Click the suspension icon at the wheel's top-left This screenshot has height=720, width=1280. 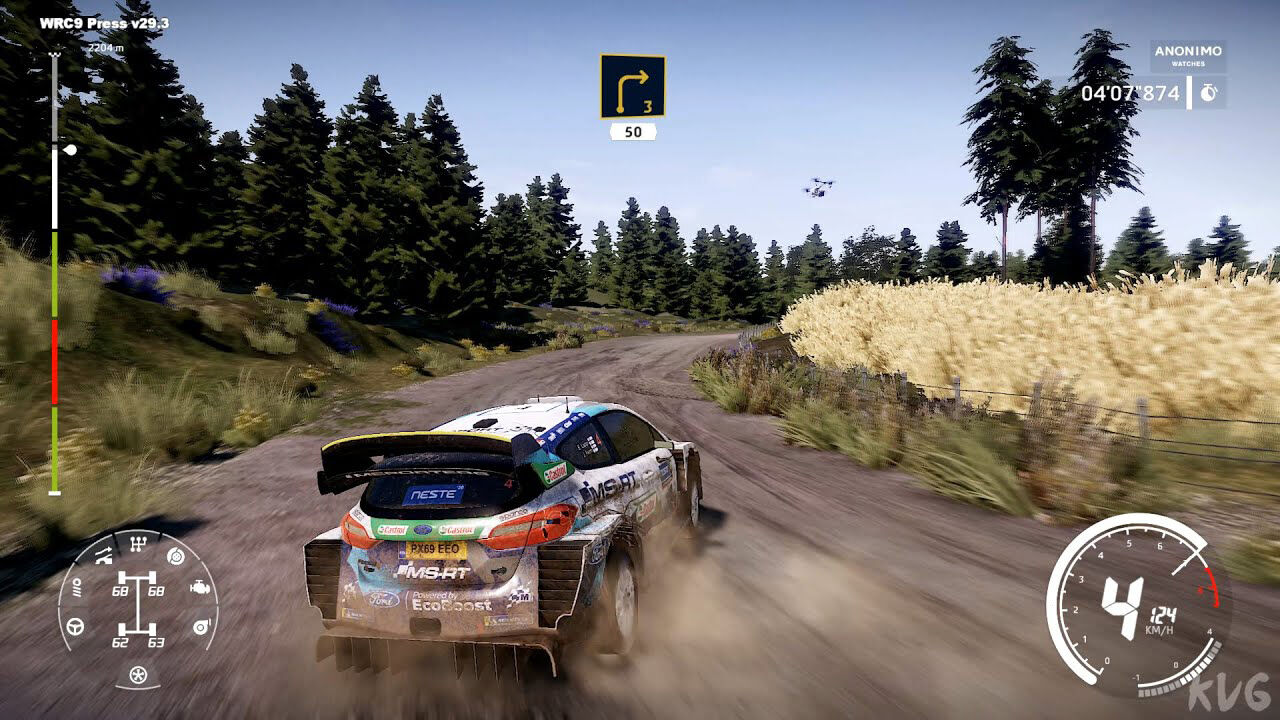click(x=102, y=555)
